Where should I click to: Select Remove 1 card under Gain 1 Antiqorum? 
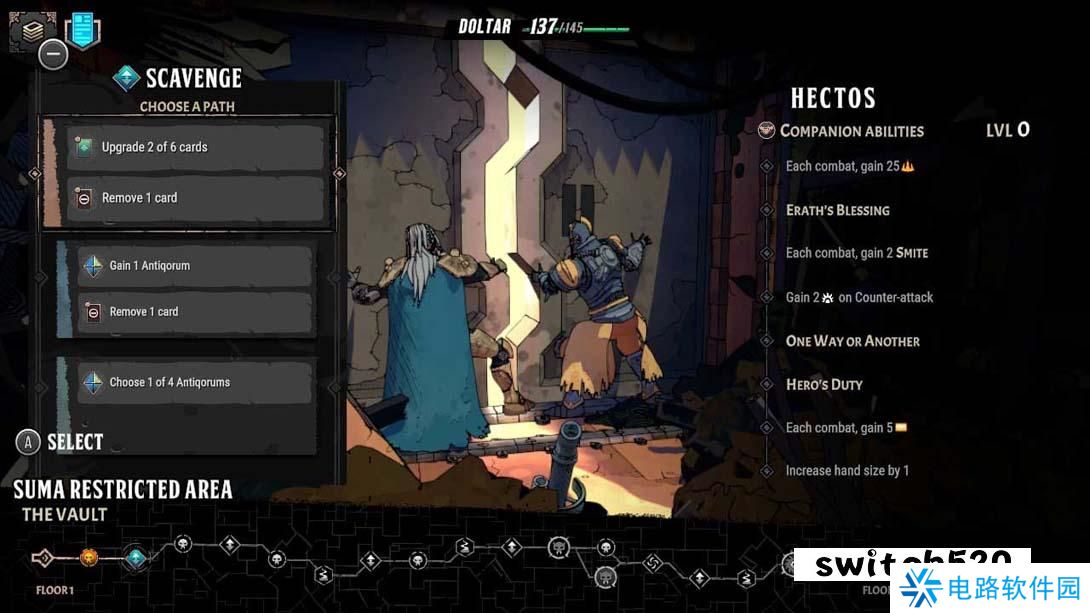pyautogui.click(x=195, y=312)
